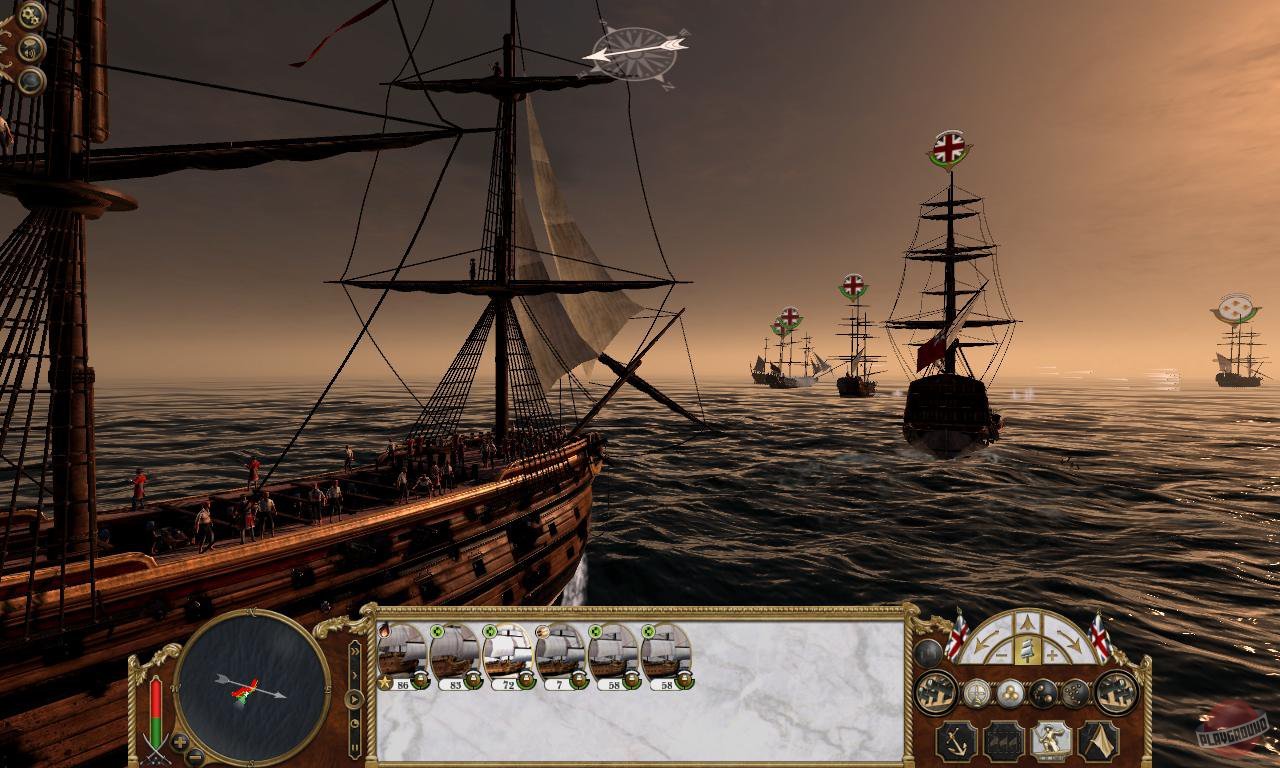1280x768 pixels.
Task: Fire the left broadside cannons
Action: [x=936, y=692]
